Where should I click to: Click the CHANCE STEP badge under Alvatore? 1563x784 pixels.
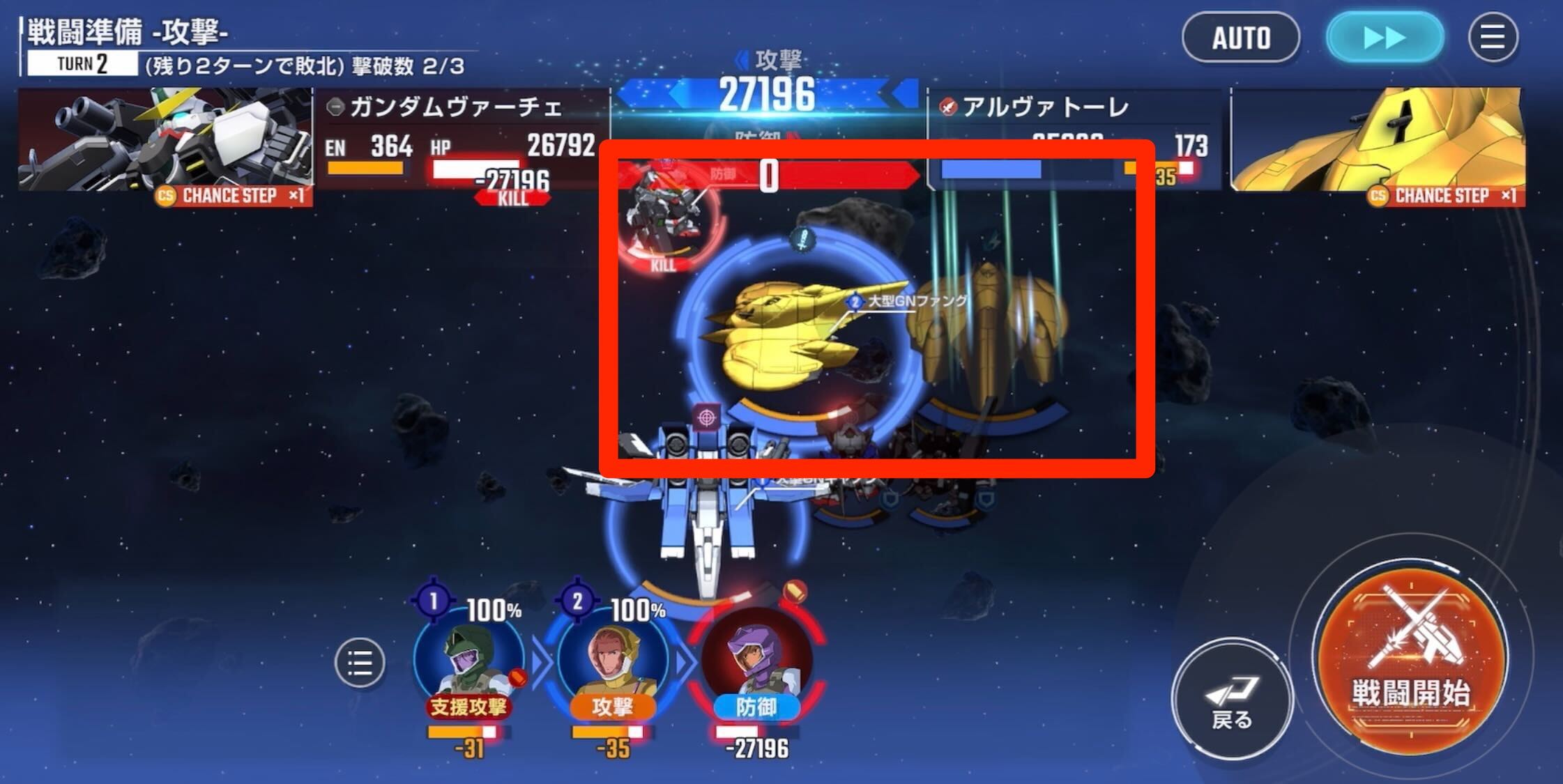click(x=1444, y=196)
